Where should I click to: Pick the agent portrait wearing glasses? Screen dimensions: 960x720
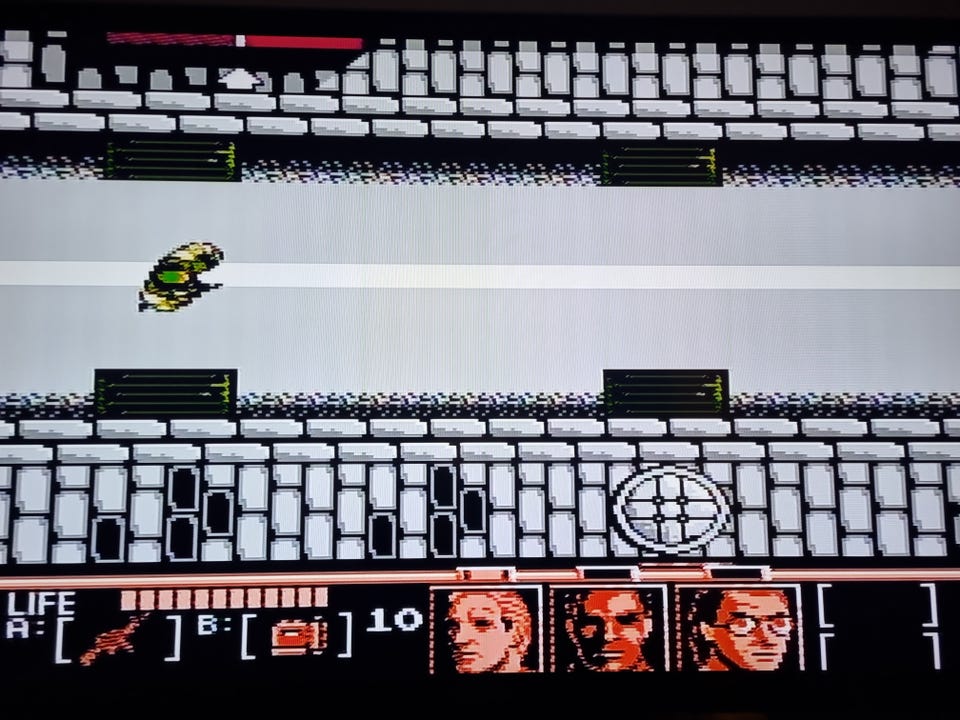(x=739, y=629)
